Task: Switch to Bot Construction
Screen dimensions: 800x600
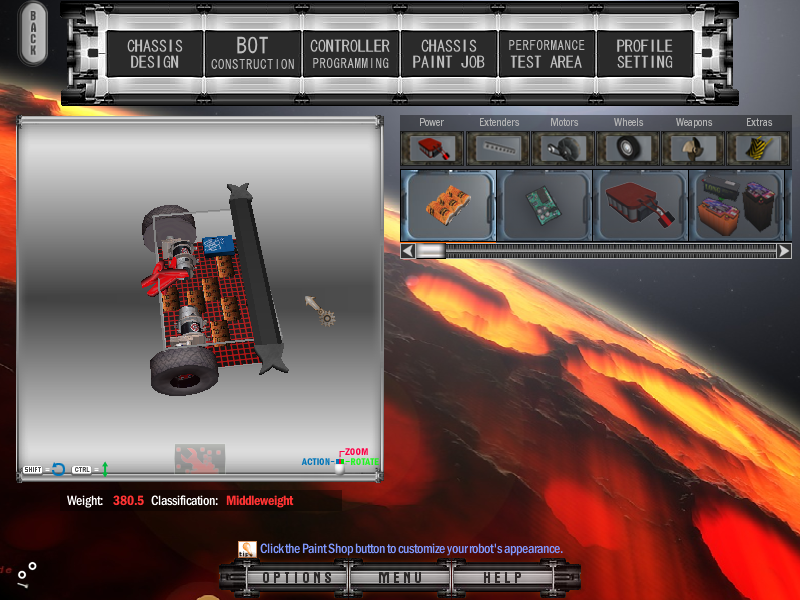Action: point(252,54)
